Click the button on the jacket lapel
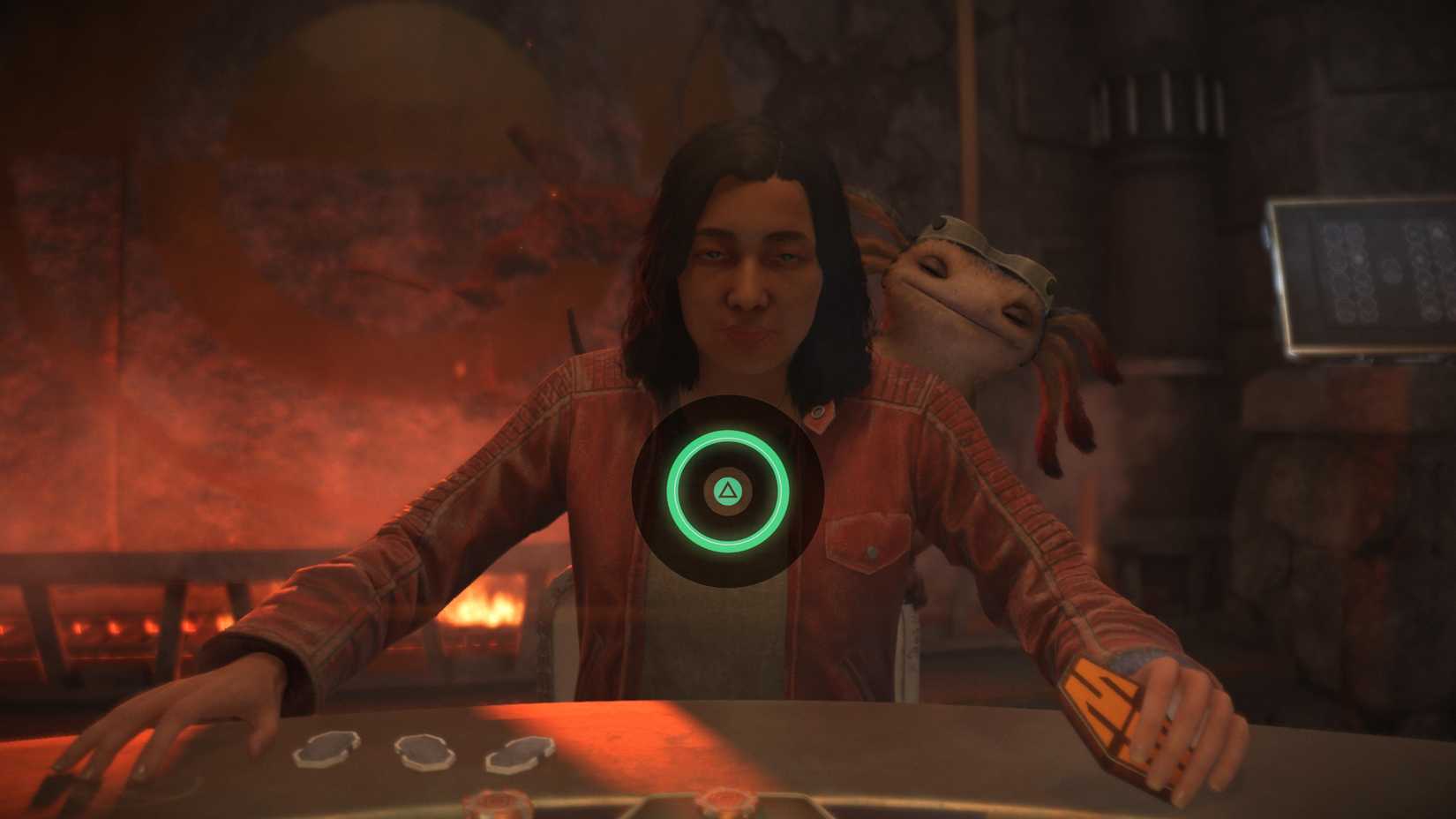 pyautogui.click(x=818, y=411)
